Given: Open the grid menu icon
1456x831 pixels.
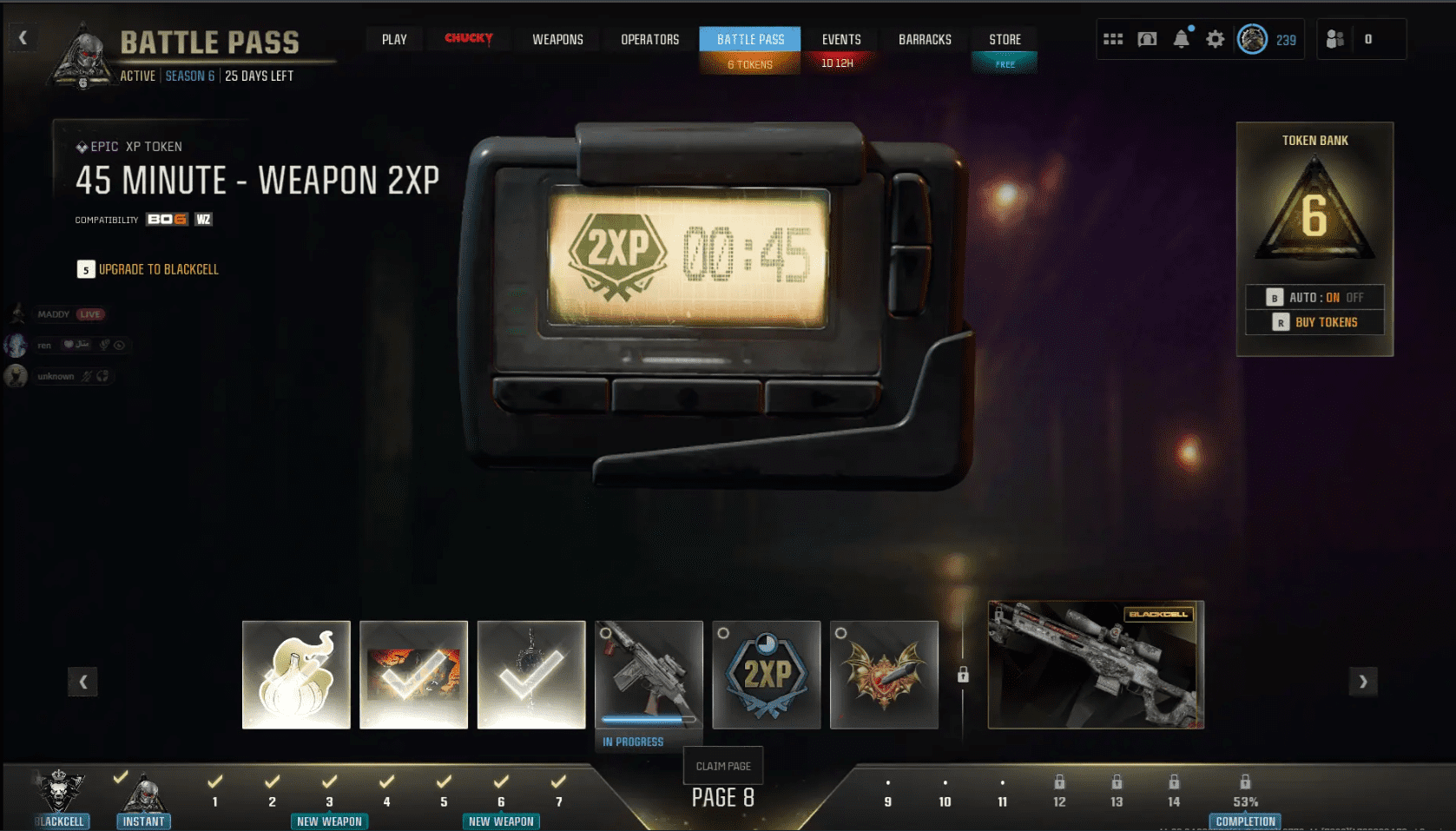Looking at the screenshot, I should coord(1113,39).
